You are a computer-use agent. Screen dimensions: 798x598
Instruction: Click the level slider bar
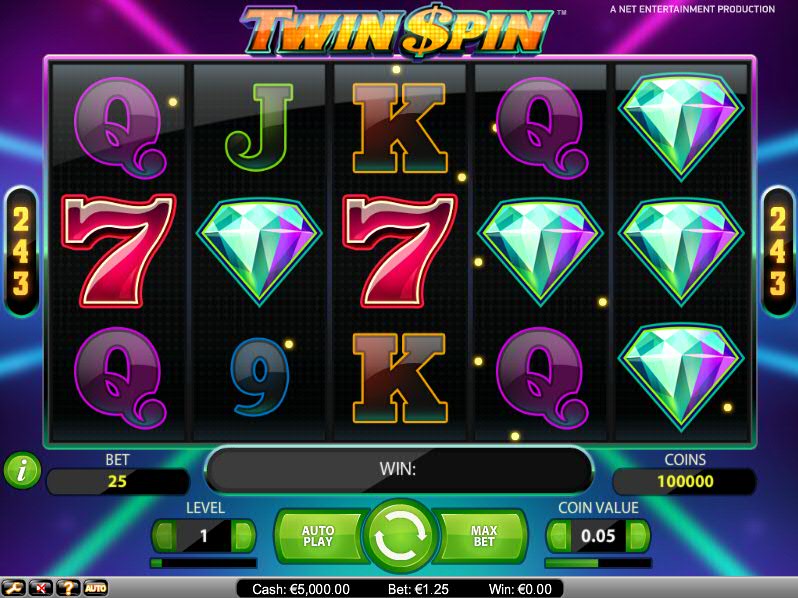coord(203,563)
